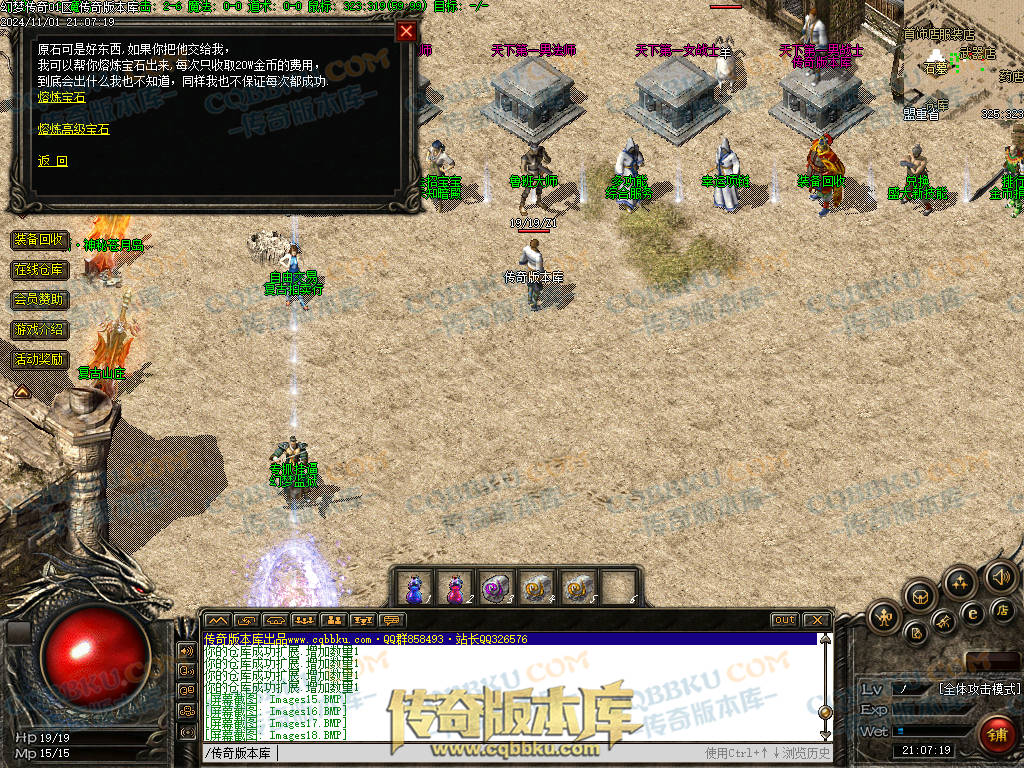Show the 游戏介绍 game guide

tap(40, 329)
